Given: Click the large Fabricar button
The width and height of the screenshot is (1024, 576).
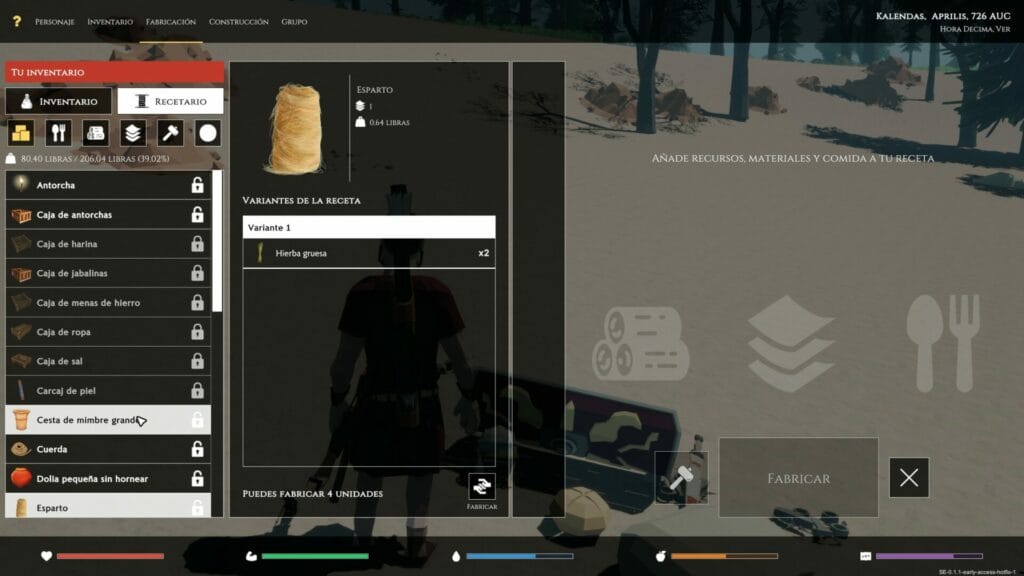Looking at the screenshot, I should tap(798, 478).
